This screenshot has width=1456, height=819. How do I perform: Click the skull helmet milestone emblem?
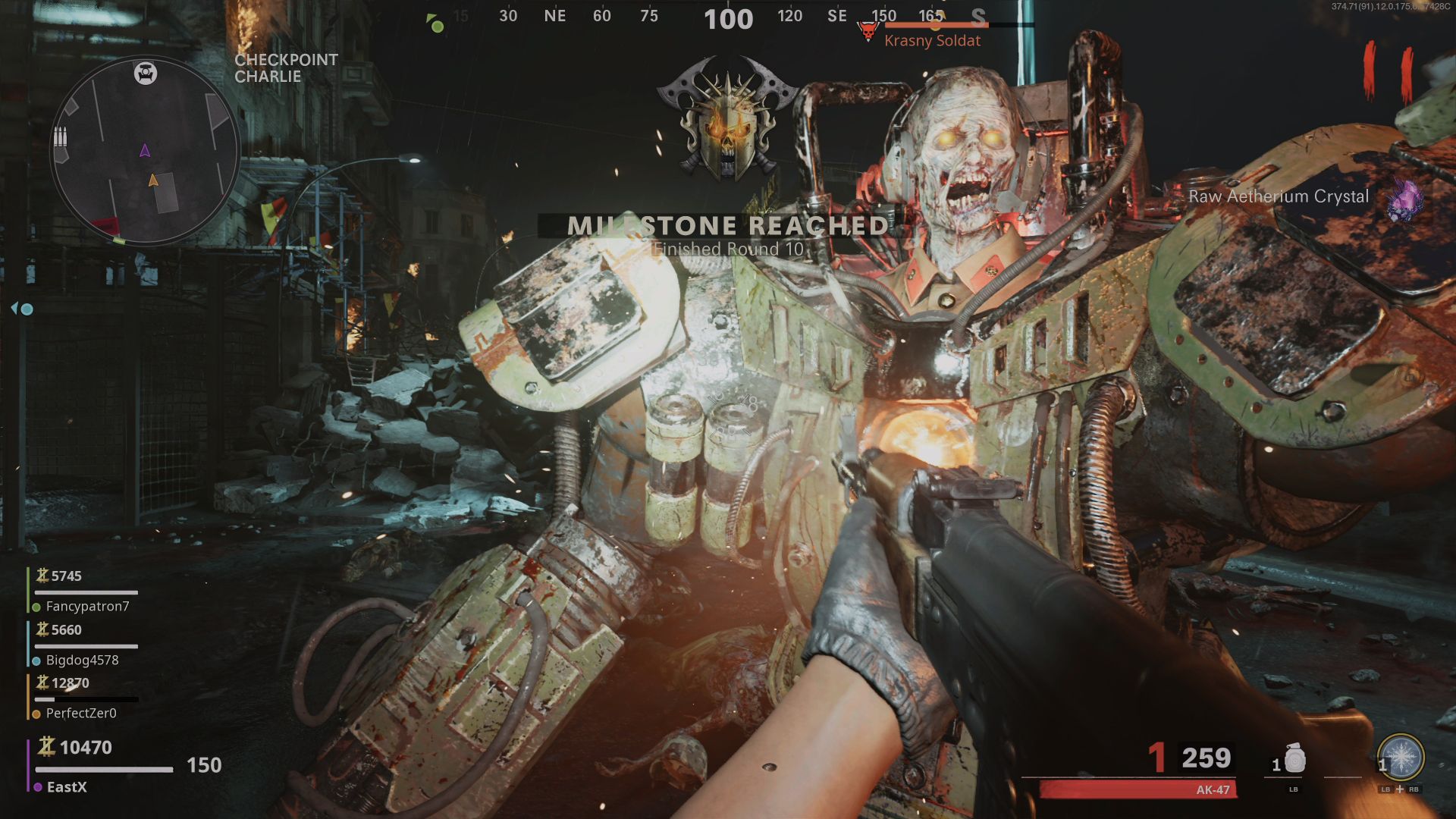coord(727,120)
